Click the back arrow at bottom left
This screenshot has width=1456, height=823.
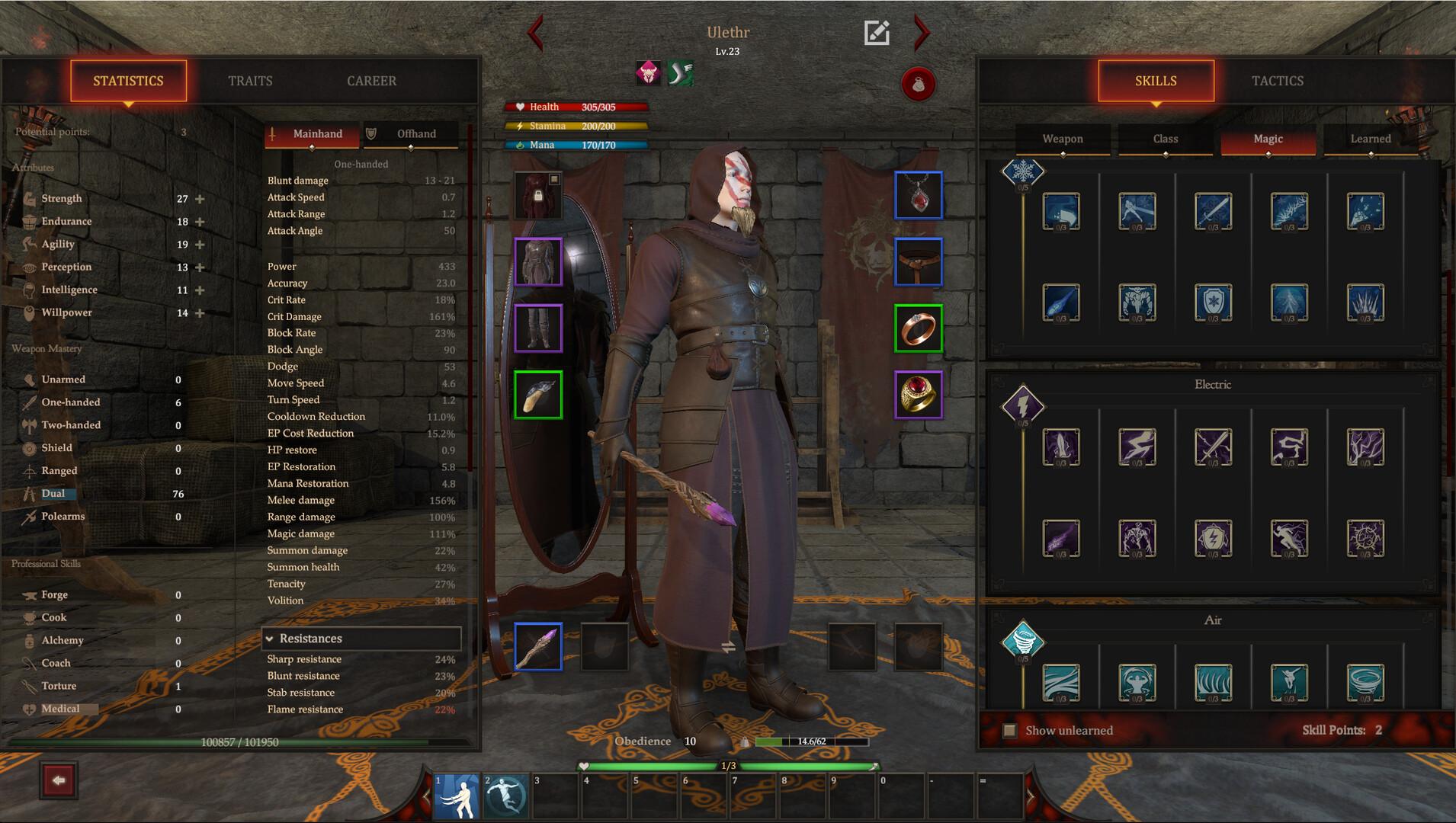point(59,780)
